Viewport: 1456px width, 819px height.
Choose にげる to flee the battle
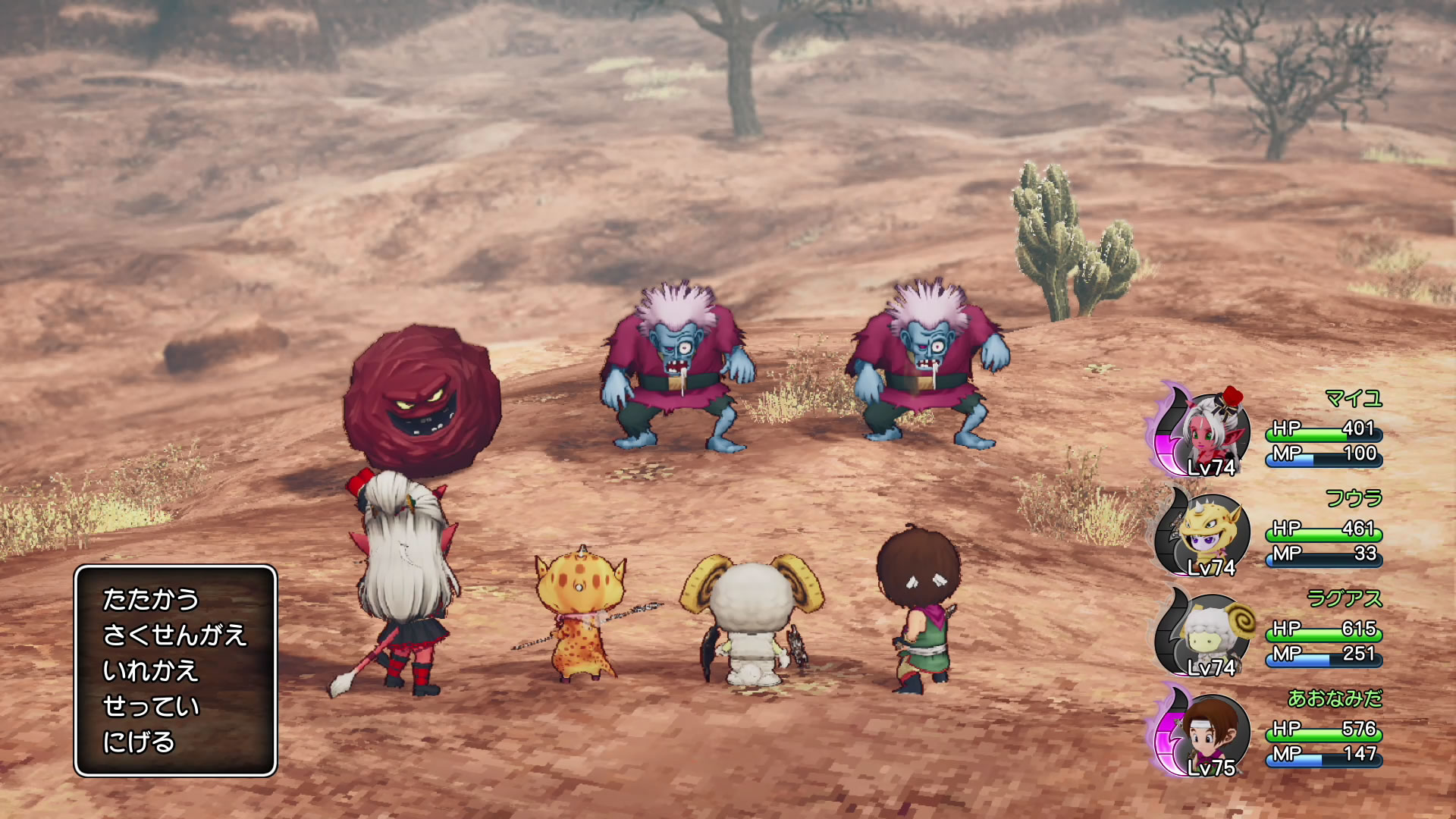tap(139, 742)
